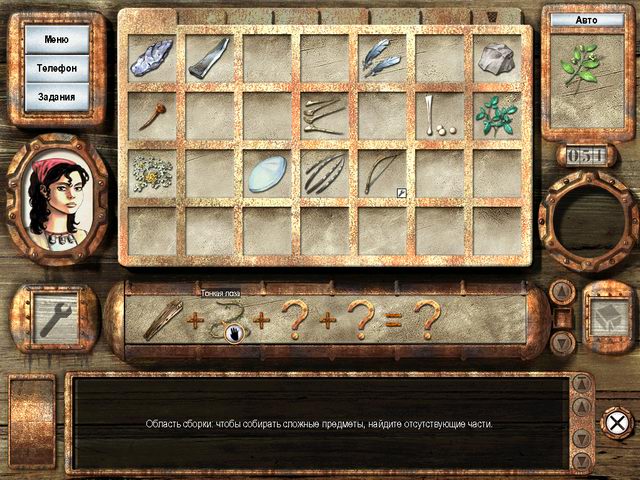Choose the rusty nail item
The width and height of the screenshot is (640, 480).
click(x=152, y=114)
